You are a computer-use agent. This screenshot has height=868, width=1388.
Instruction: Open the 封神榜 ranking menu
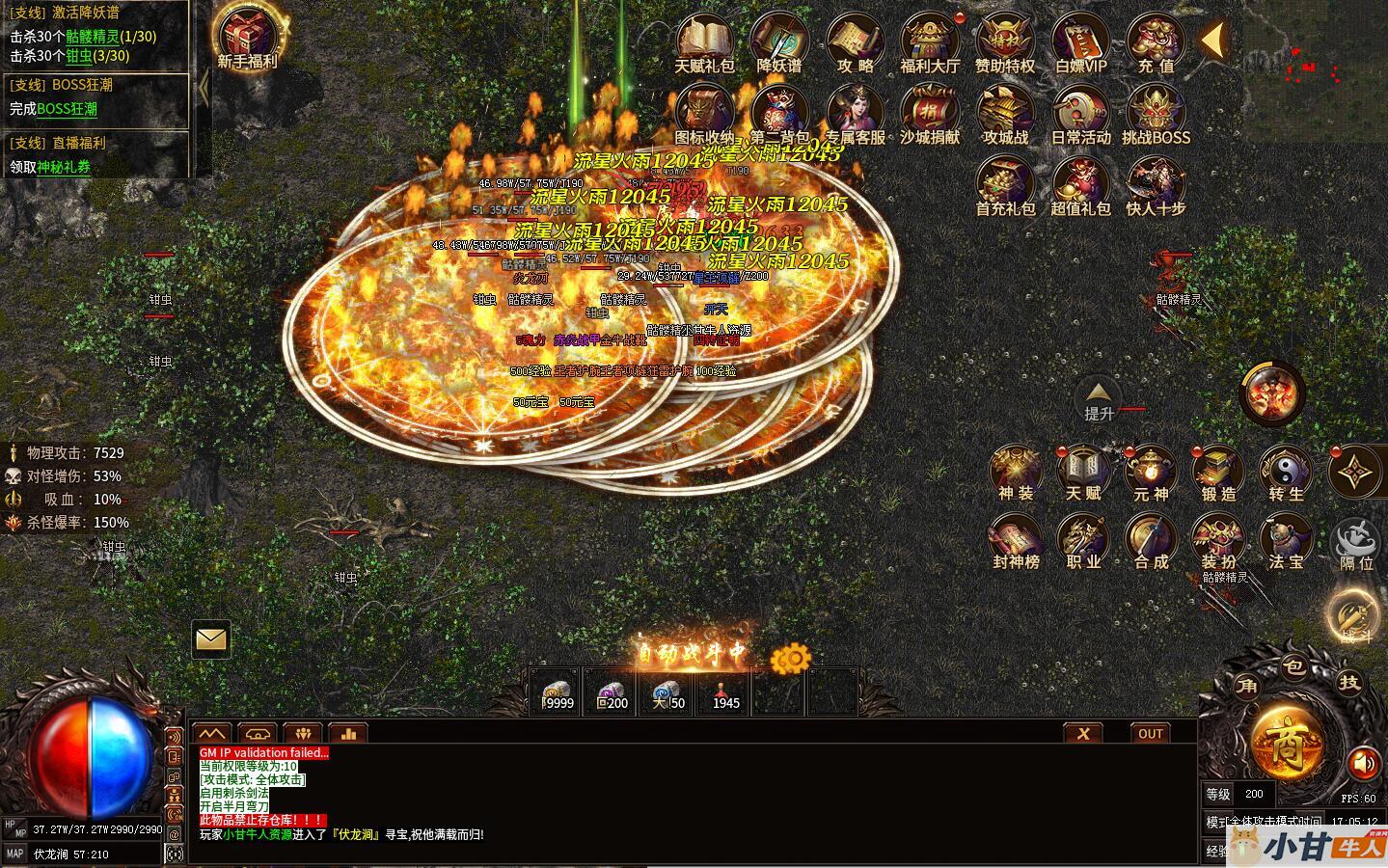tap(1016, 540)
